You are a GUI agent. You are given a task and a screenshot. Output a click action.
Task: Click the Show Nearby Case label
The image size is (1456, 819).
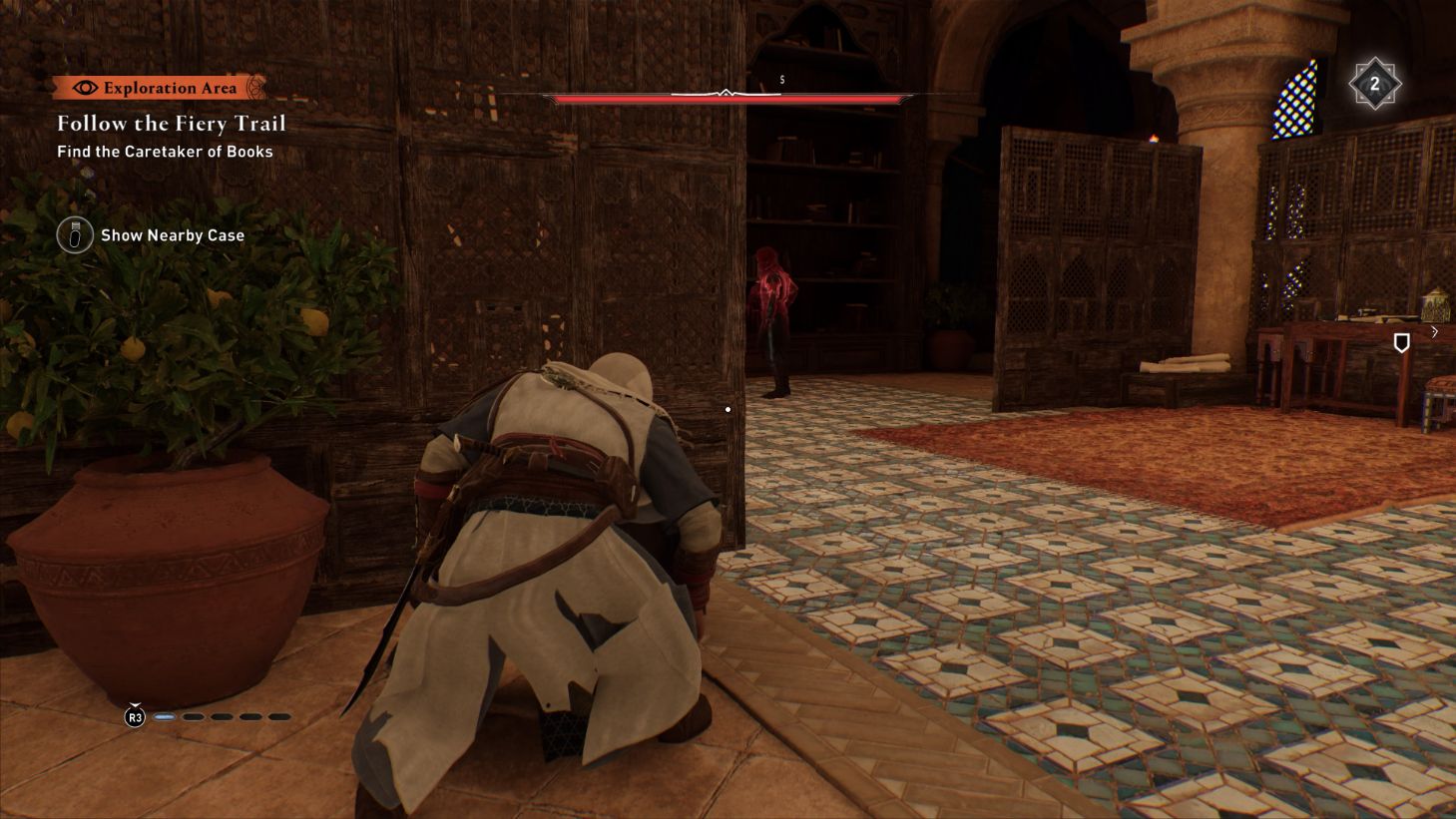(172, 235)
